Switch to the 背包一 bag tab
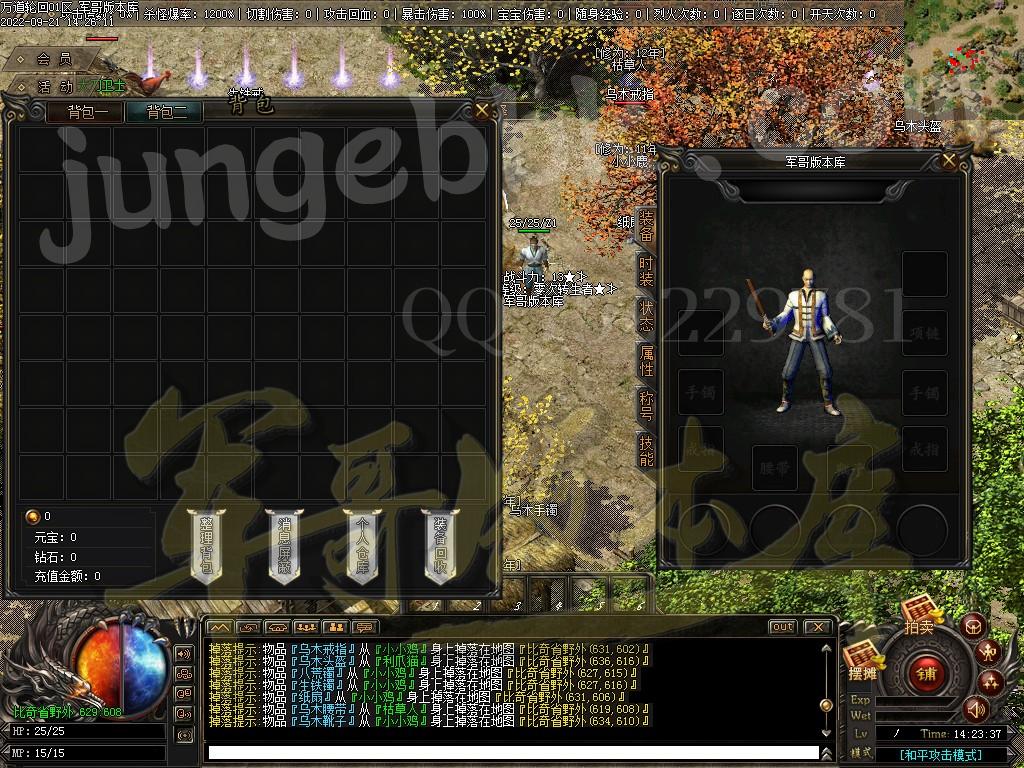This screenshot has height=768, width=1024. pos(86,112)
